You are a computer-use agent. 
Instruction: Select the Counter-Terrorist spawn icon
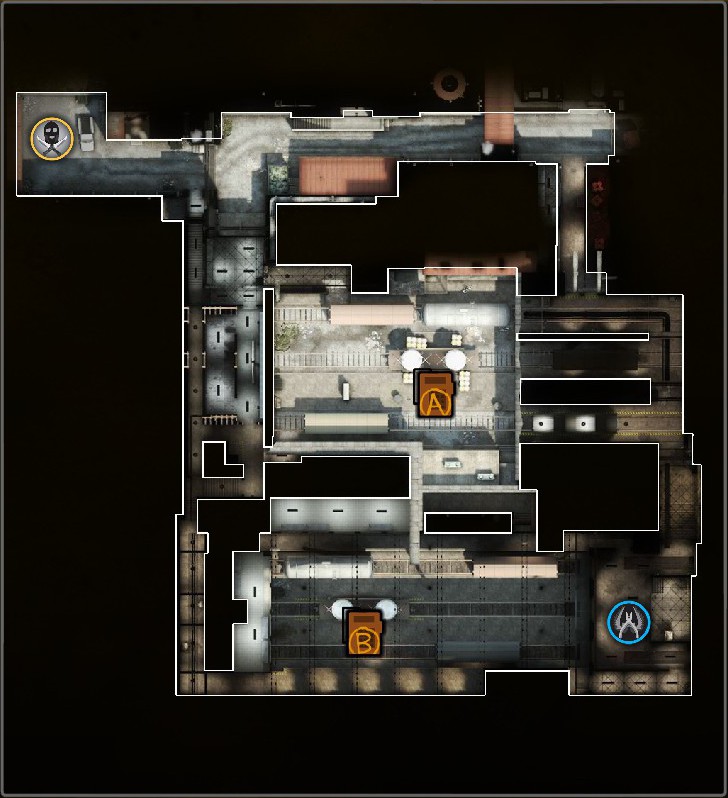(629, 622)
